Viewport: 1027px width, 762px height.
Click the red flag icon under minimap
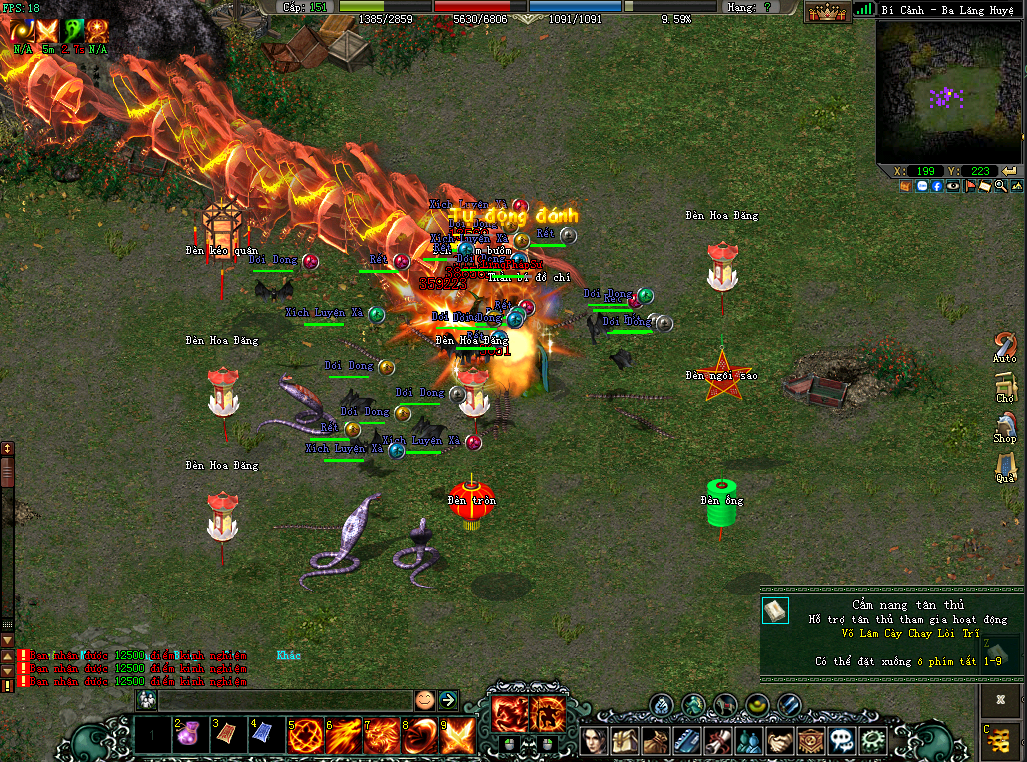[x=969, y=186]
